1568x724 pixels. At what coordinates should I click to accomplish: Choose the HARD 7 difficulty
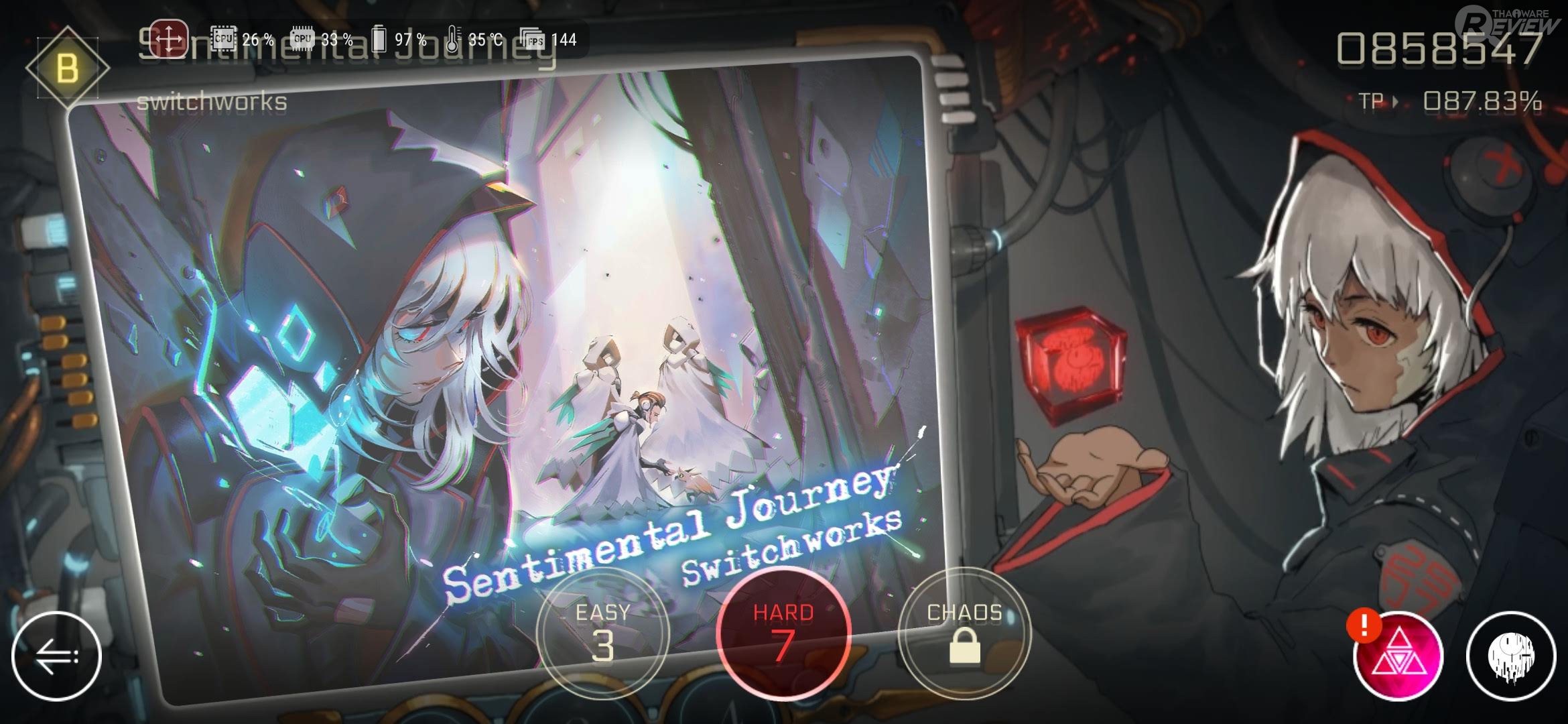(783, 633)
